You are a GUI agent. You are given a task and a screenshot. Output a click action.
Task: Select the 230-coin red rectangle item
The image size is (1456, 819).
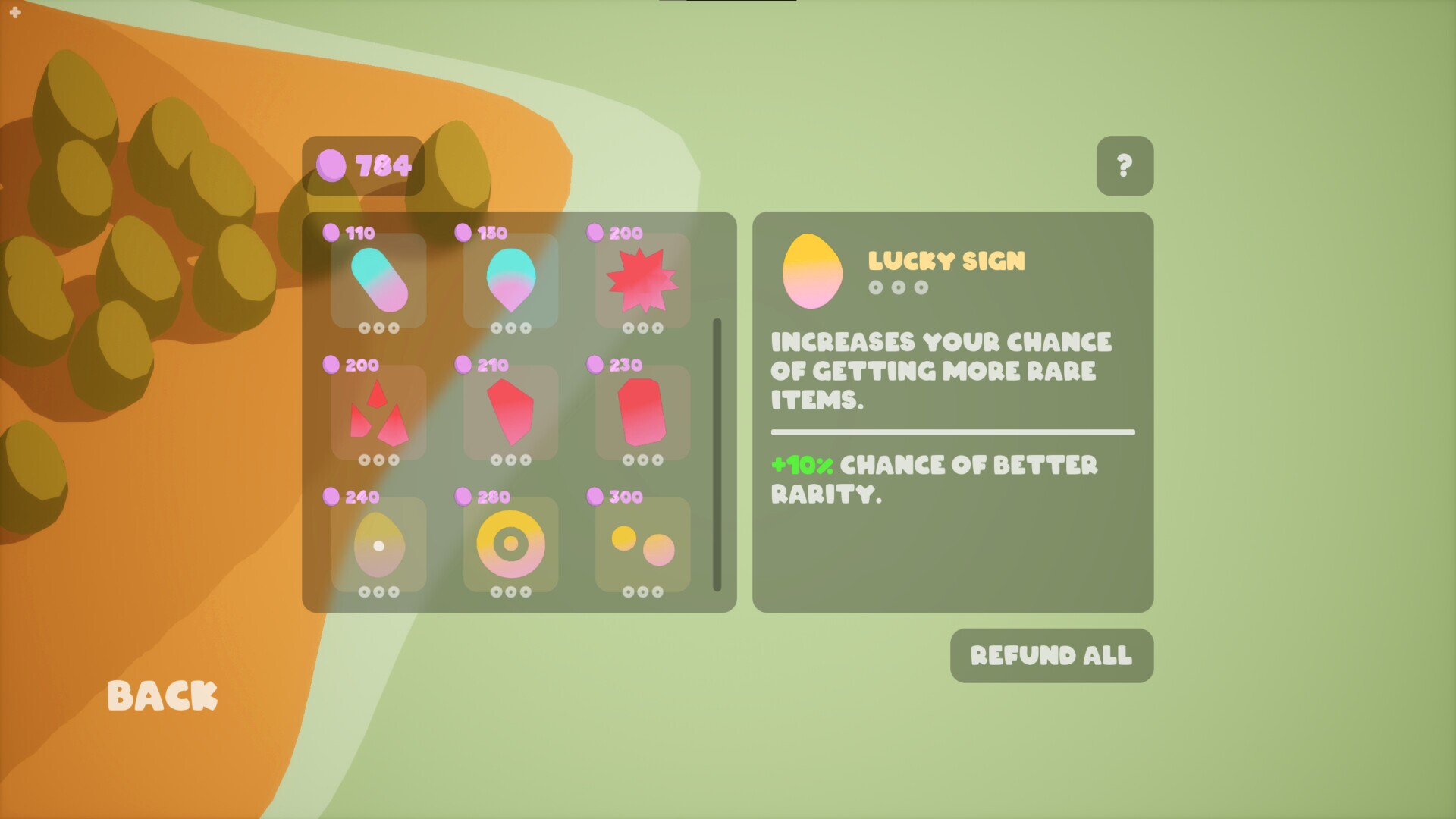click(641, 413)
